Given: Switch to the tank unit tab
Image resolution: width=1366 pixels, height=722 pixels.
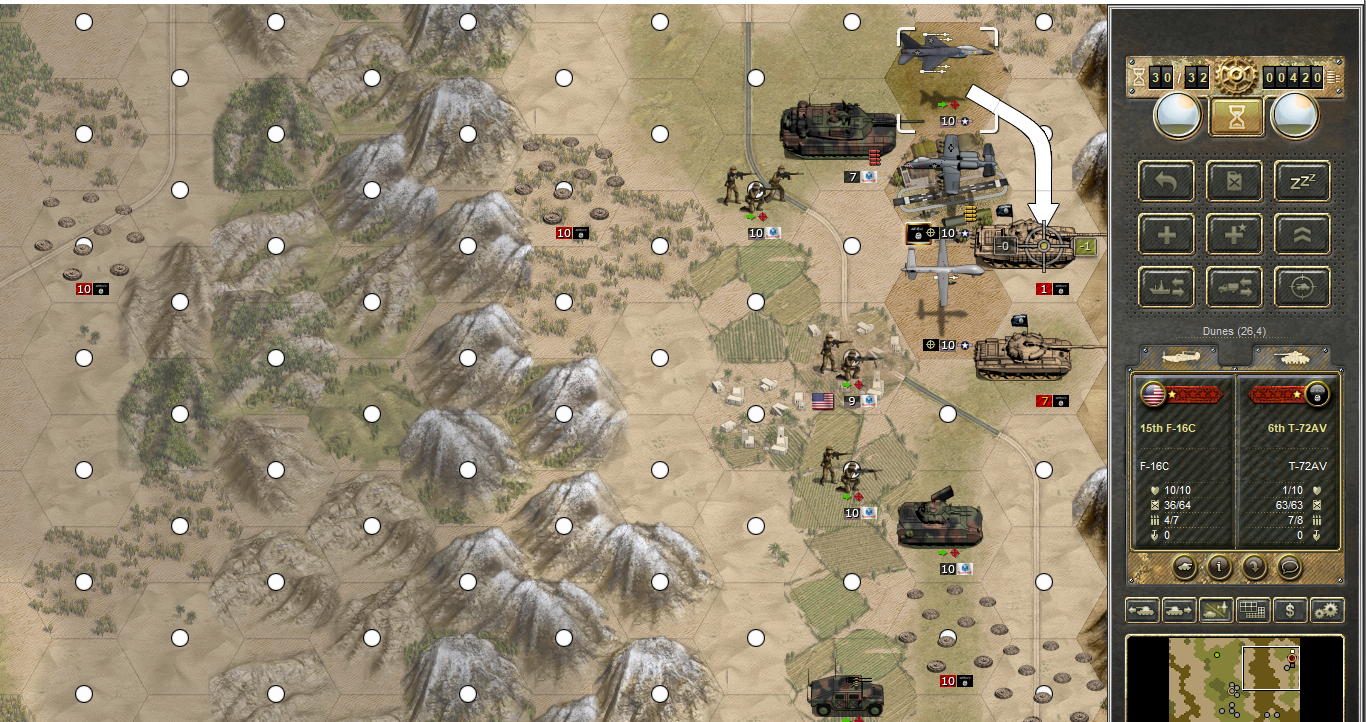Looking at the screenshot, I should [x=1292, y=356].
